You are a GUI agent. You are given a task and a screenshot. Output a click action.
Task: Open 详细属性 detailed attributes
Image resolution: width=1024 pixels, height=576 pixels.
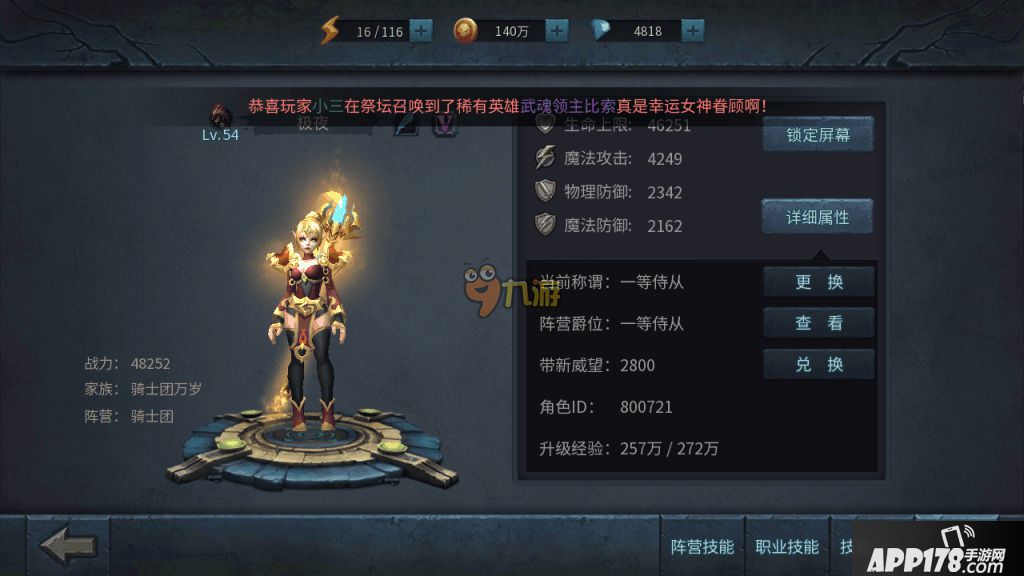[x=818, y=216]
